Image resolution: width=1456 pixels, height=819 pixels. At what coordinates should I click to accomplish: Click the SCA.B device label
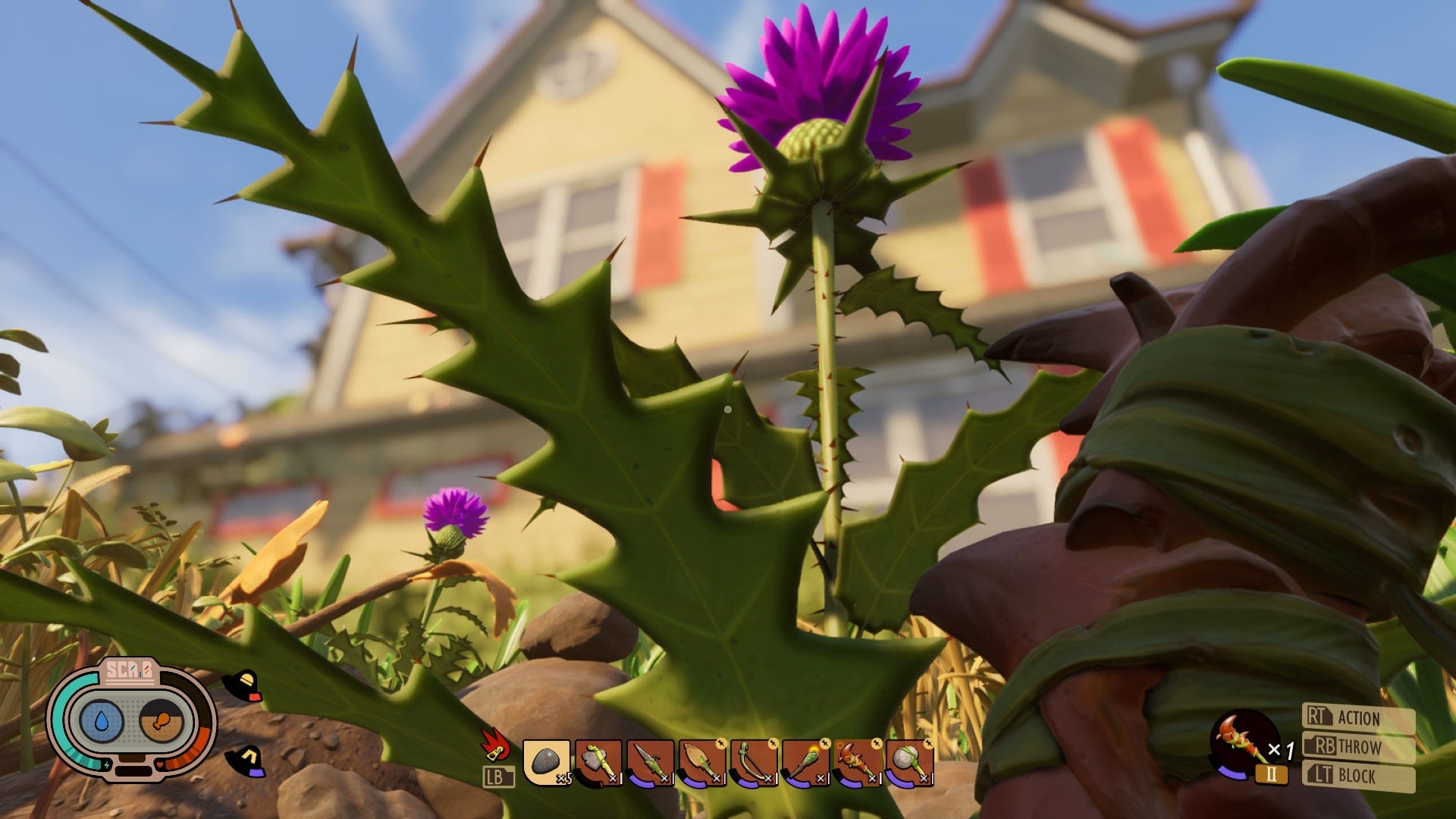129,671
